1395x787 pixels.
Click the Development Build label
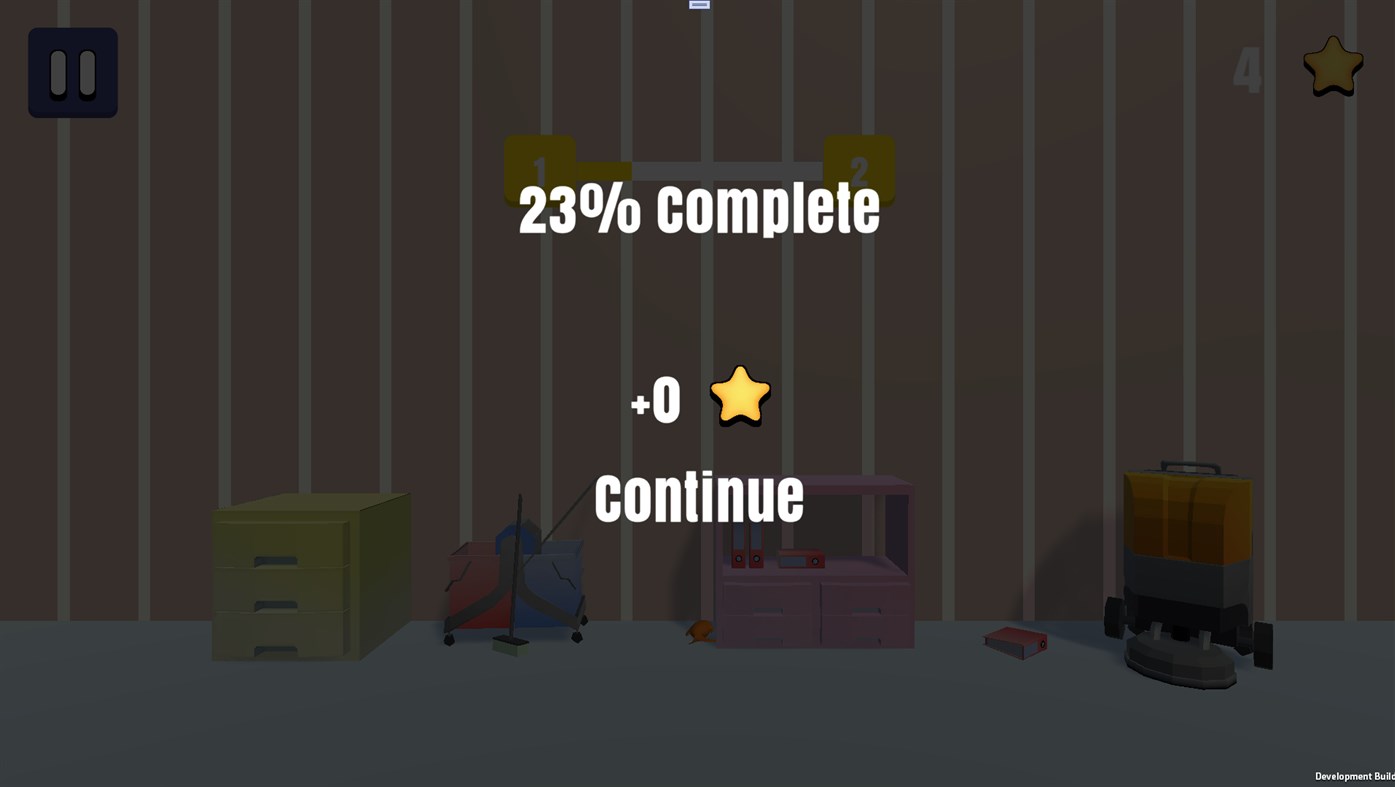click(1353, 774)
